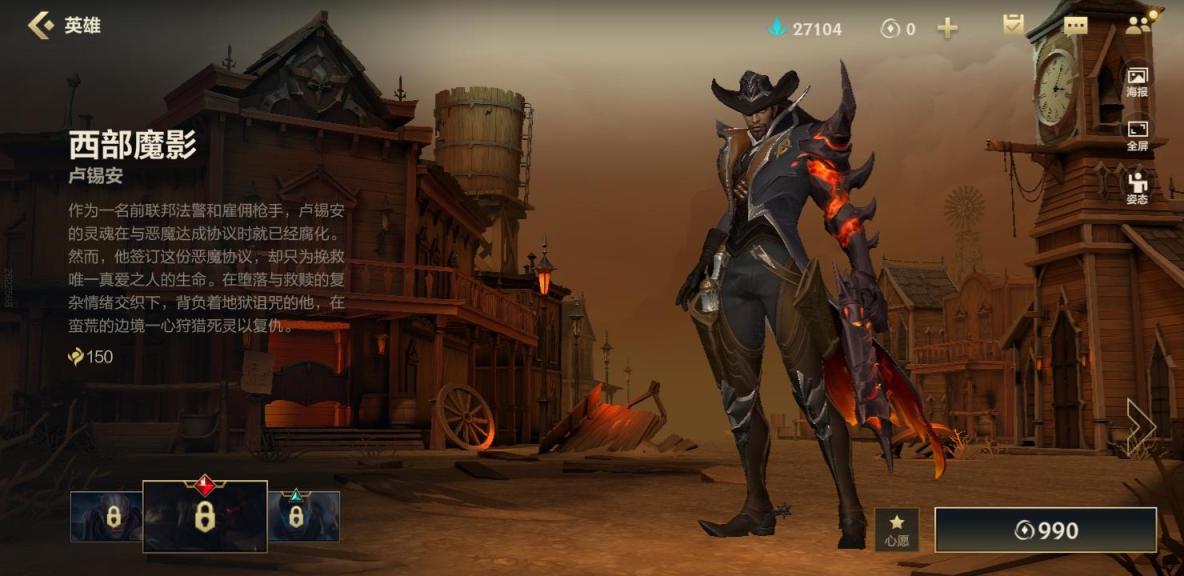View the 海报 poster art
Screen dimensions: 1184x576
click(1137, 82)
